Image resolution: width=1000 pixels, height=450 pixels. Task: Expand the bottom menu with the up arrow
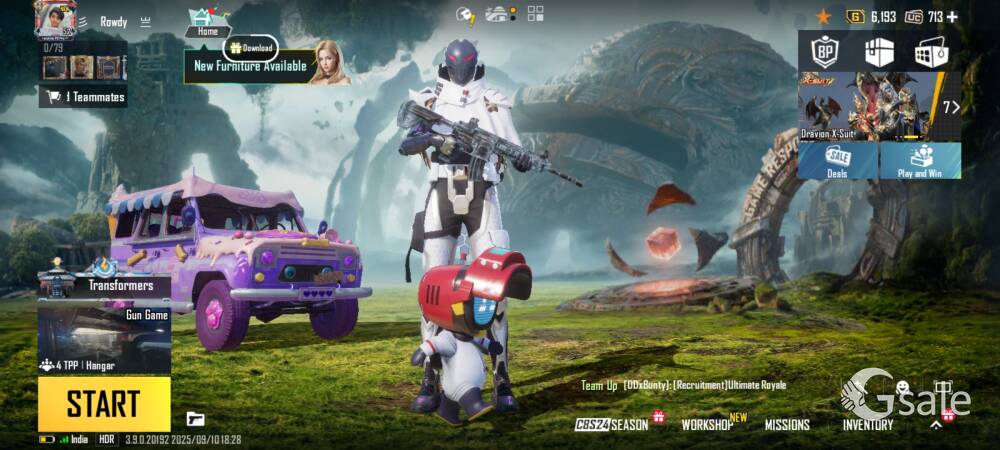[x=936, y=424]
